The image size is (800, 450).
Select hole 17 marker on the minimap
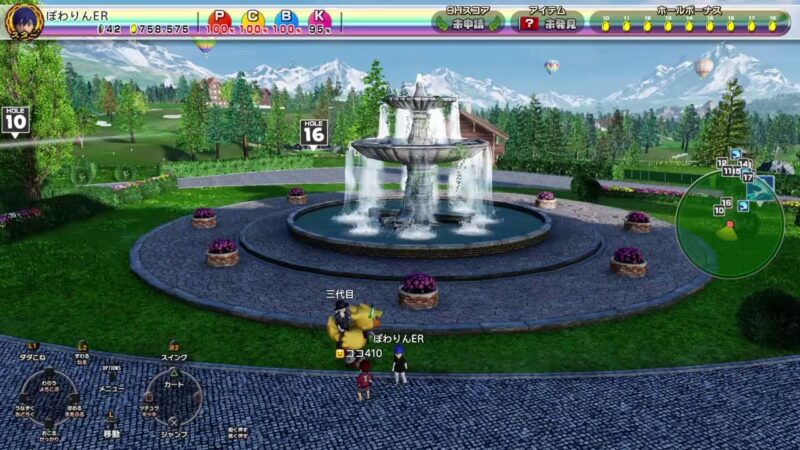[x=748, y=177]
